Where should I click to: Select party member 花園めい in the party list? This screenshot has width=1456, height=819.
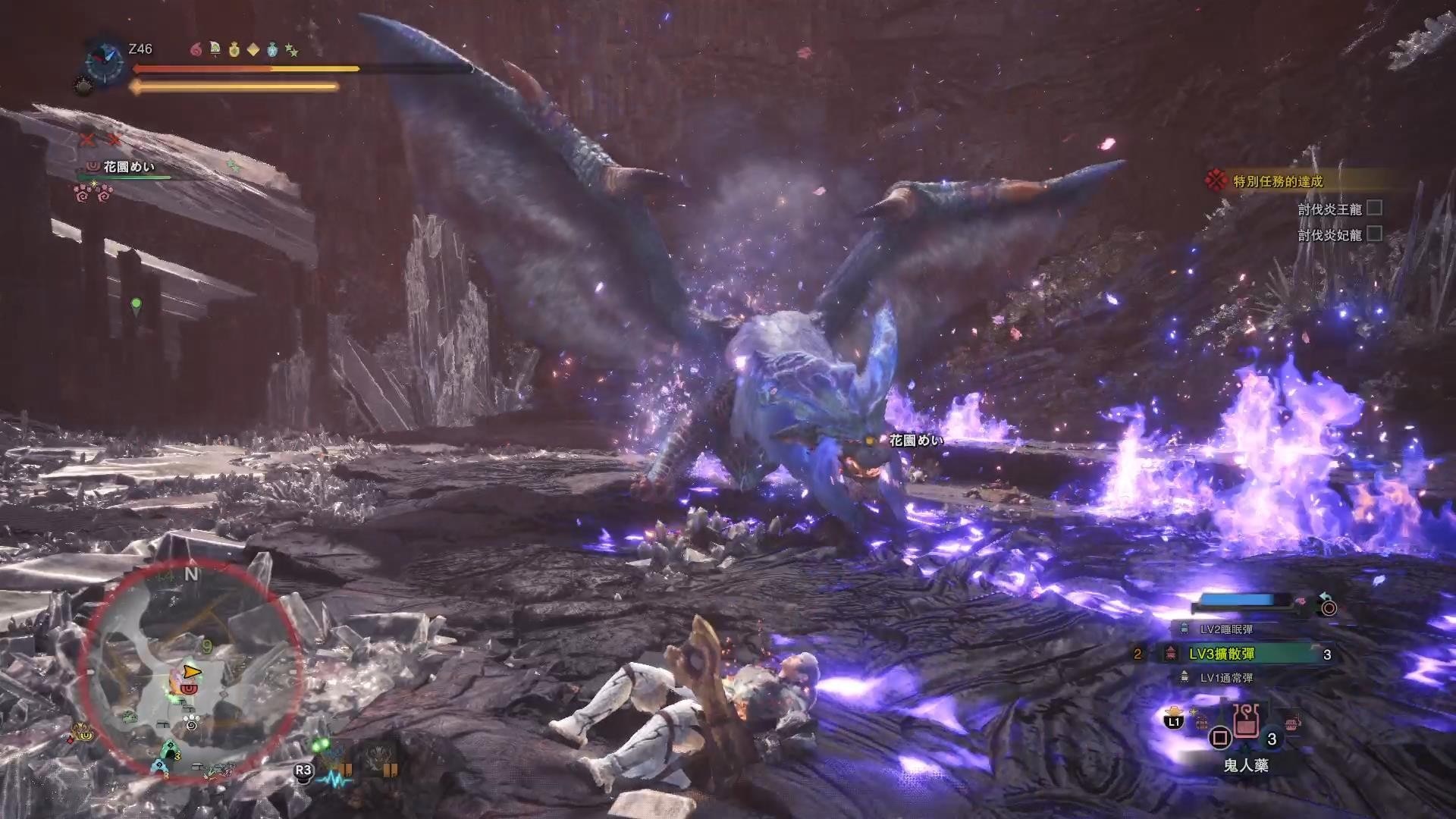click(x=129, y=167)
